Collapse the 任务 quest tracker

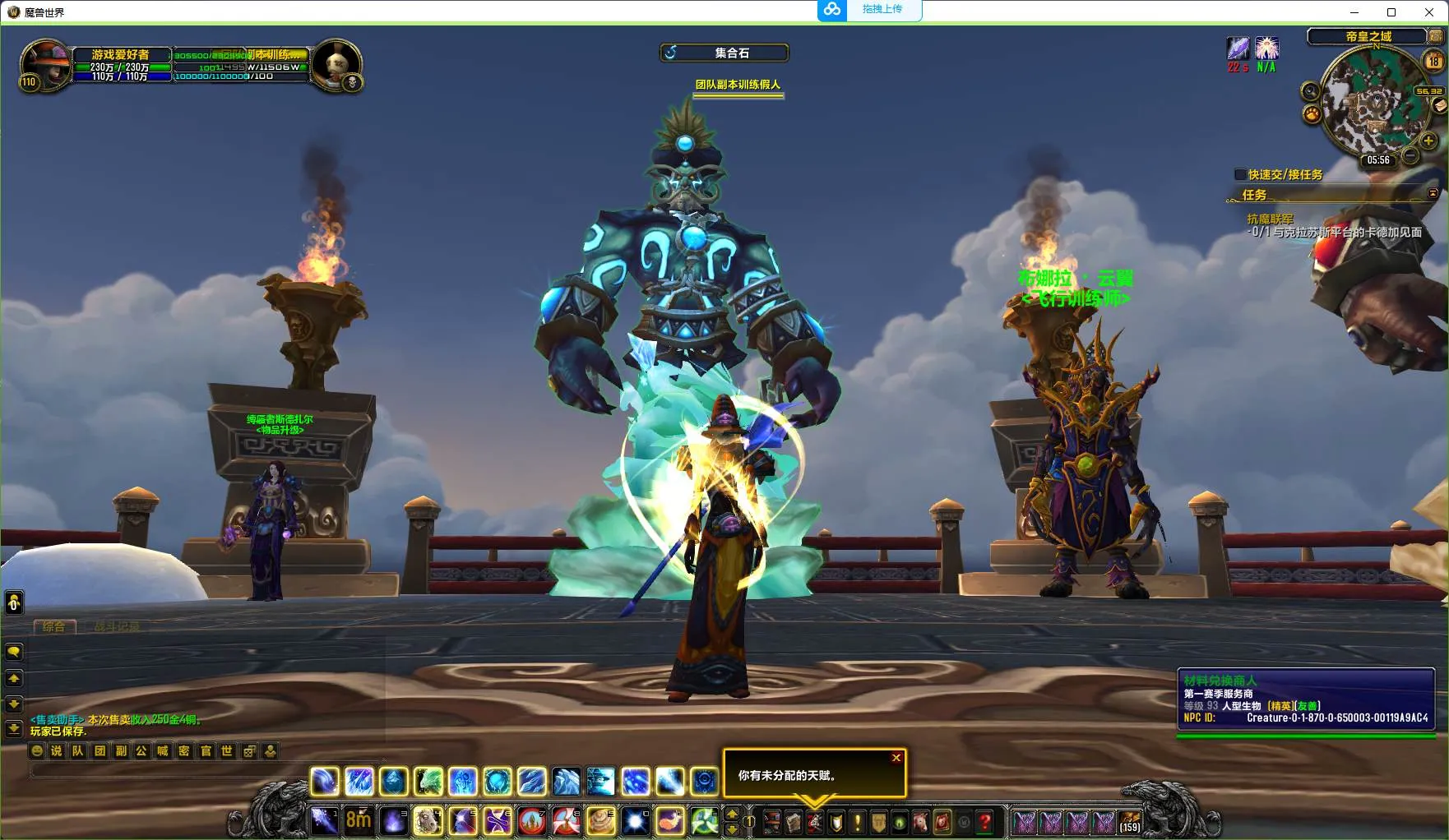(1433, 194)
